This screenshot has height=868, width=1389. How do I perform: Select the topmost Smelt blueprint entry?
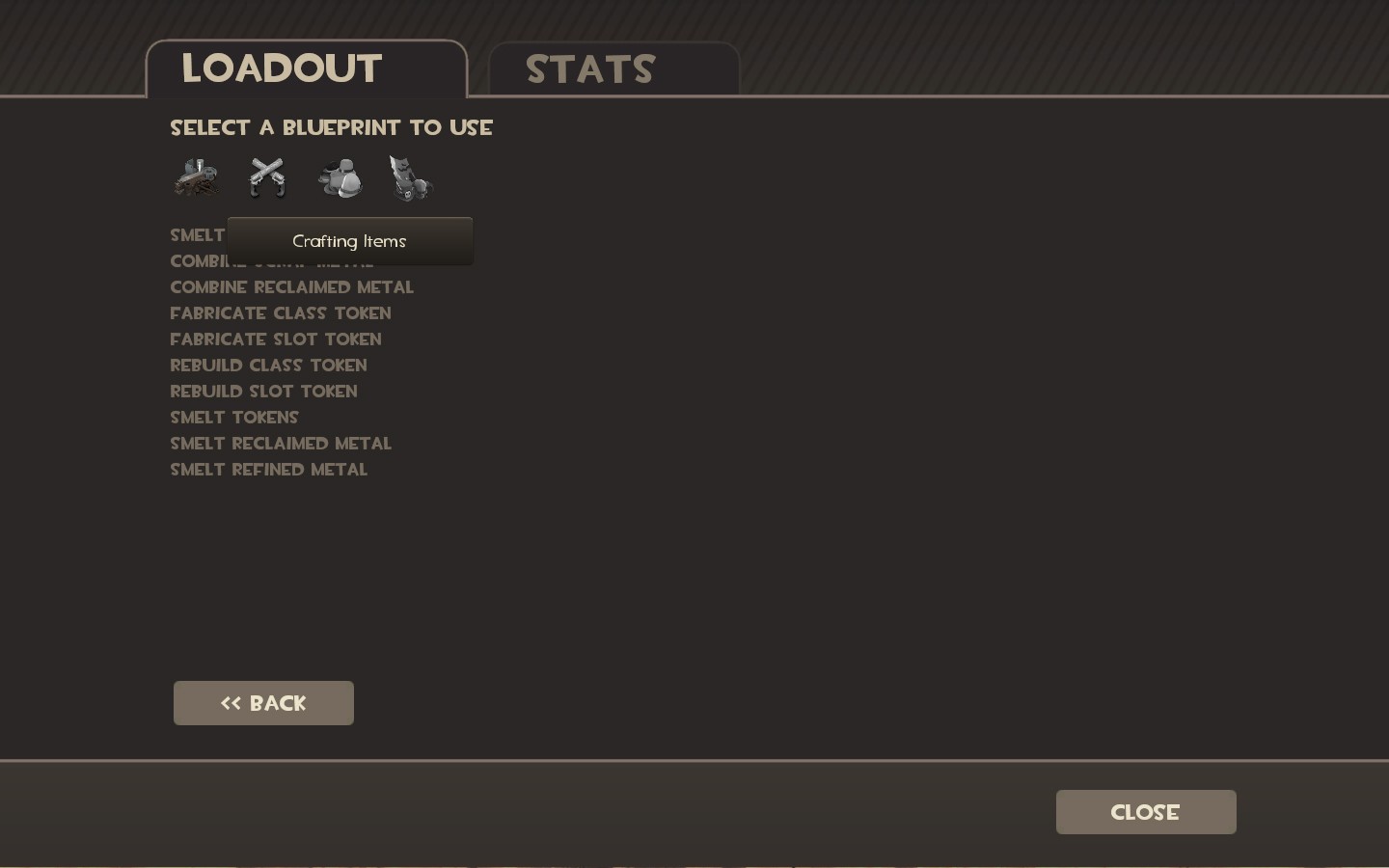pyautogui.click(x=197, y=234)
